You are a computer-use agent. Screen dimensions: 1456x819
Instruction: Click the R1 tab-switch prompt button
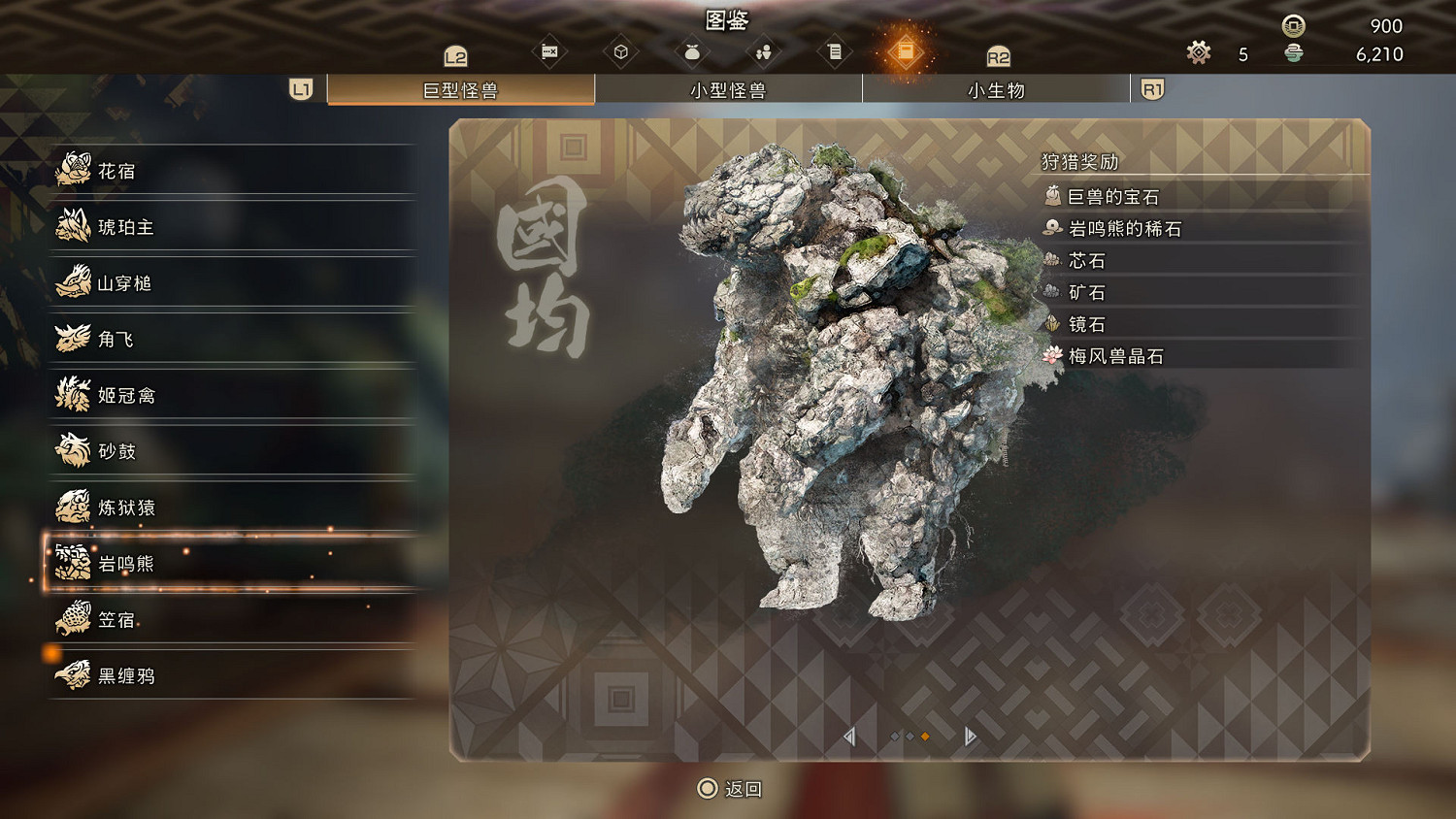(1152, 89)
